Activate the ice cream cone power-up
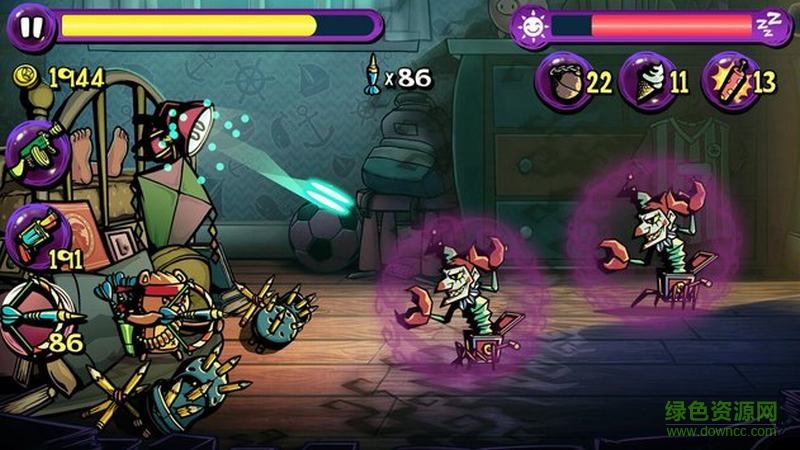800x450 pixels. click(x=643, y=79)
